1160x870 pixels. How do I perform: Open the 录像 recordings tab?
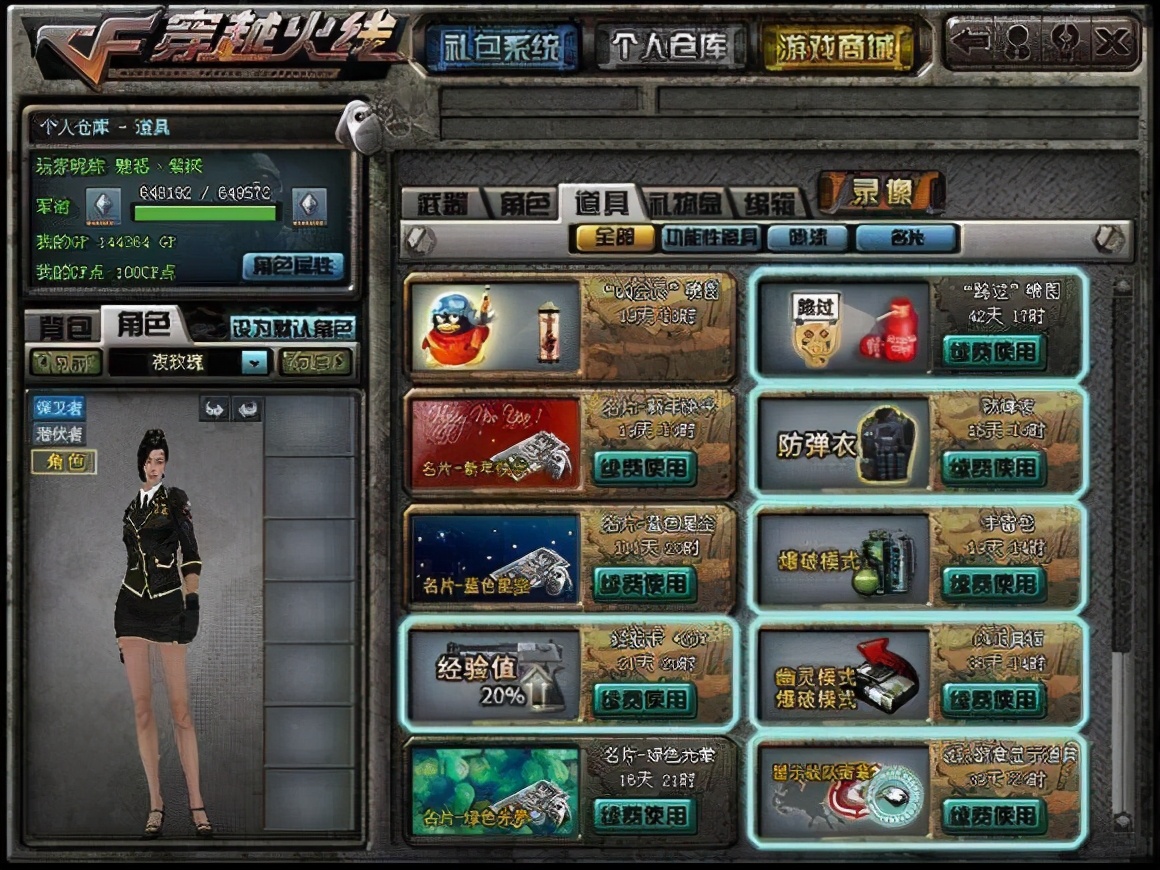881,192
